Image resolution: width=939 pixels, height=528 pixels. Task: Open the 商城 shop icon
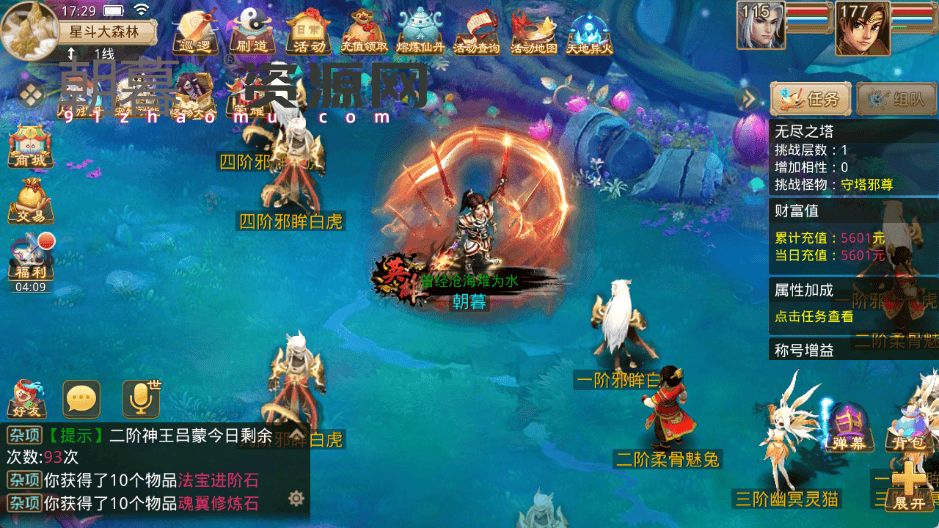point(29,147)
